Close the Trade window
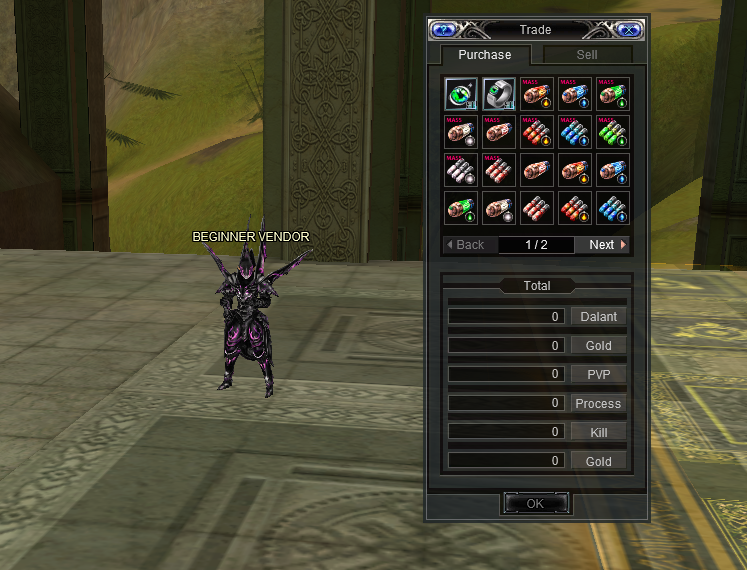 pos(629,30)
